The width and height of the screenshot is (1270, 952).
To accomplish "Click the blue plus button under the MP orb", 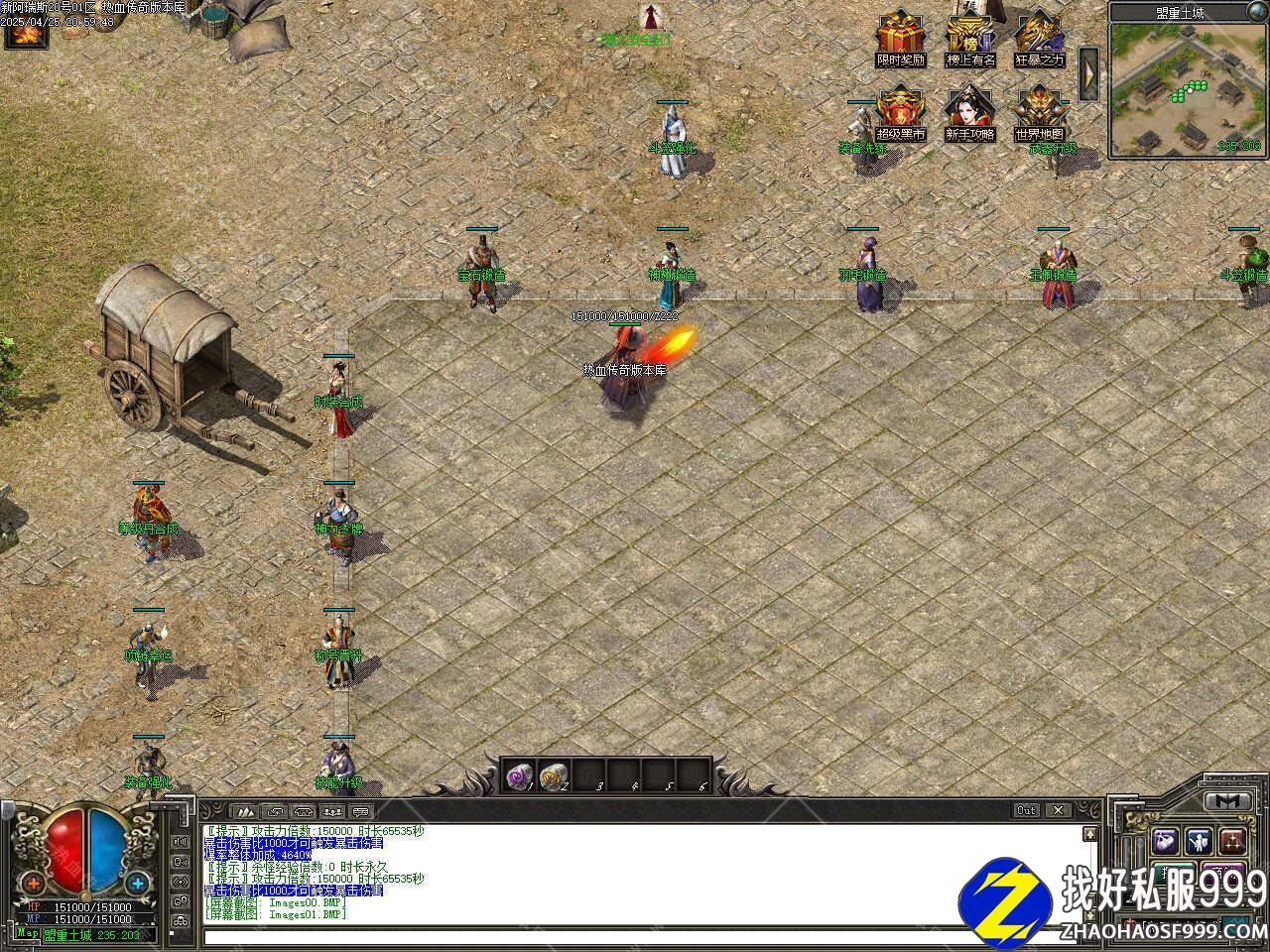I will point(137,883).
